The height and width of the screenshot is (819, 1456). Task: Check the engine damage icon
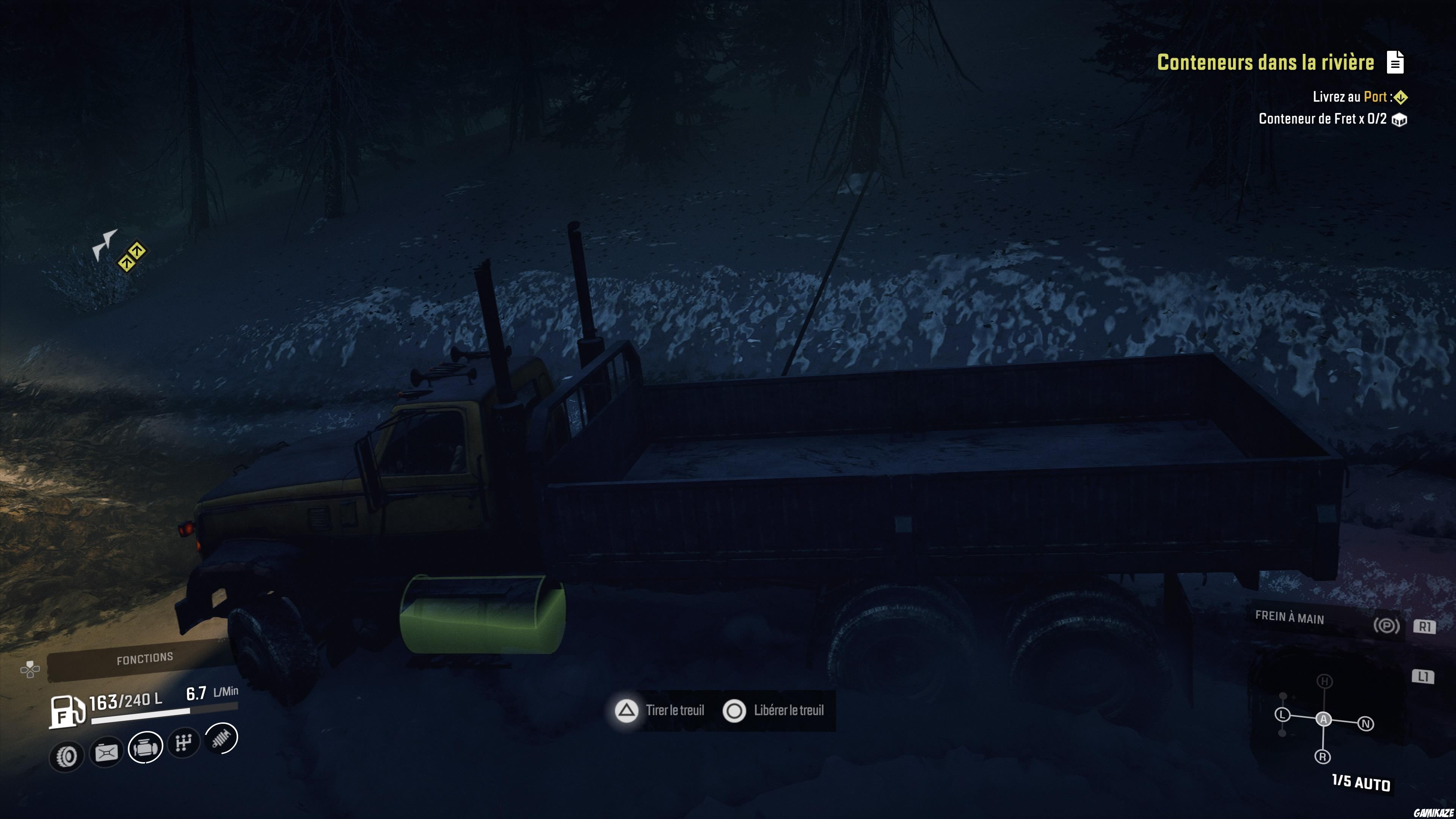145,747
